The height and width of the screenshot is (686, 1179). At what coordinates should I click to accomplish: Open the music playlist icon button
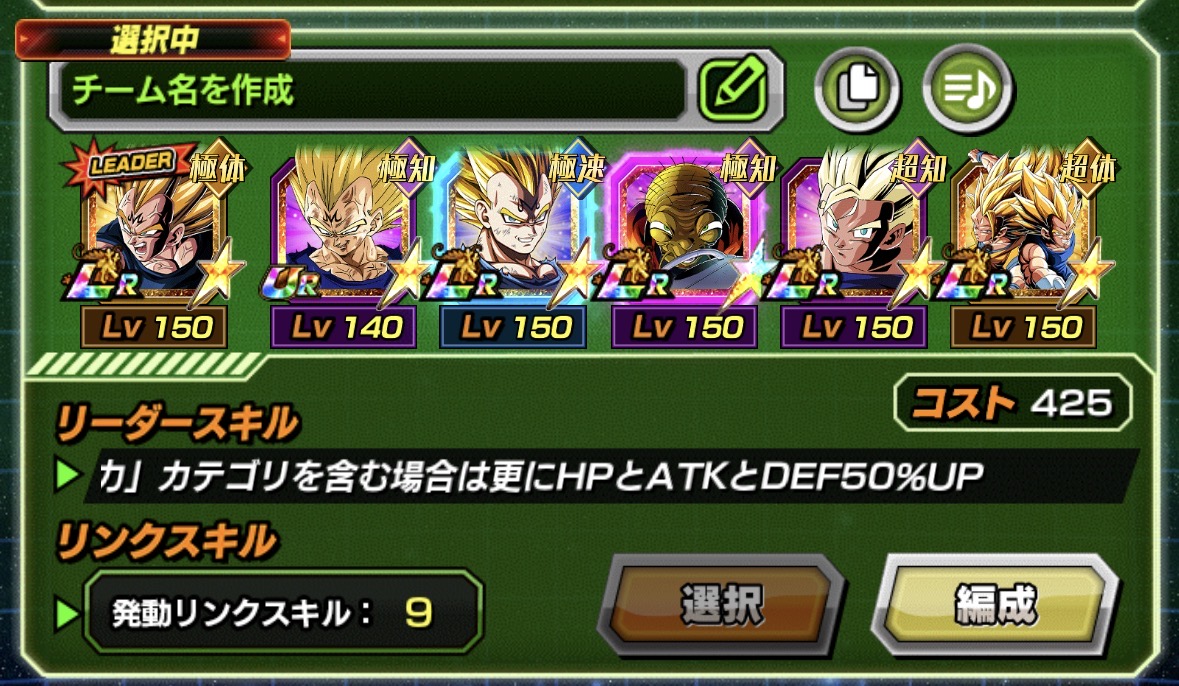click(966, 89)
